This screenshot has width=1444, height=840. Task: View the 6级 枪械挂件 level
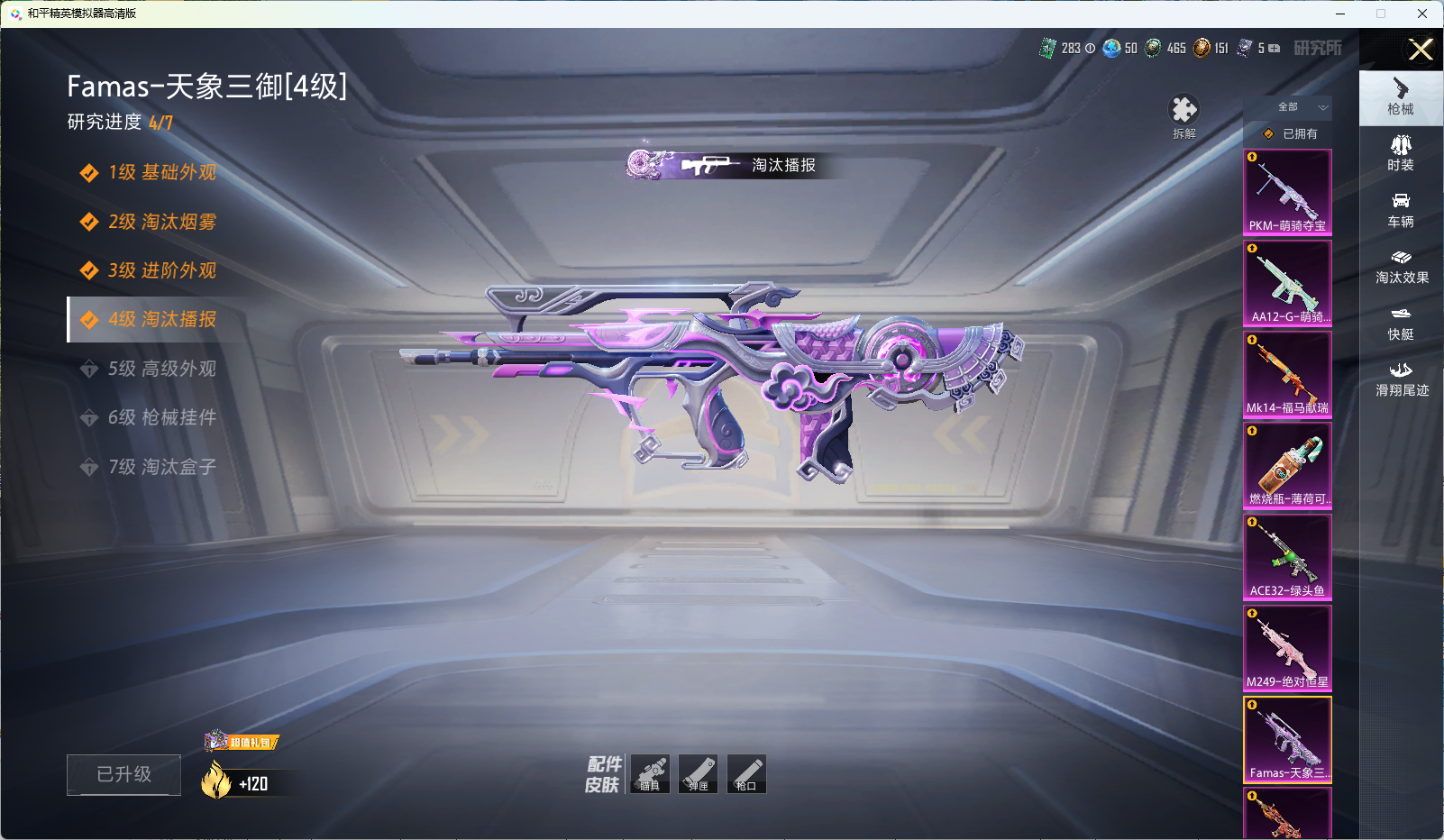161,417
